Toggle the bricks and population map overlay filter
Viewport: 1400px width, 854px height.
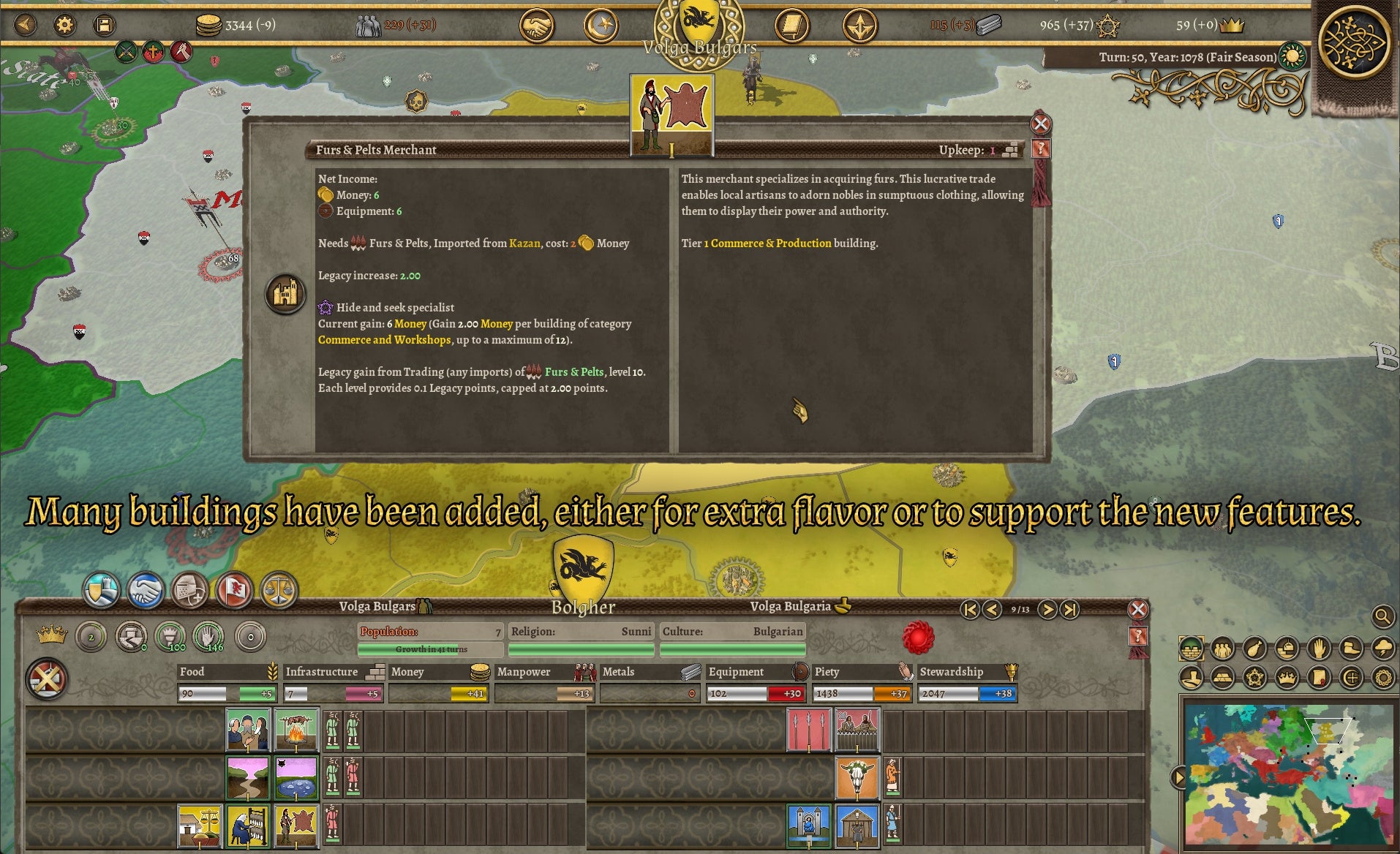point(1192,648)
